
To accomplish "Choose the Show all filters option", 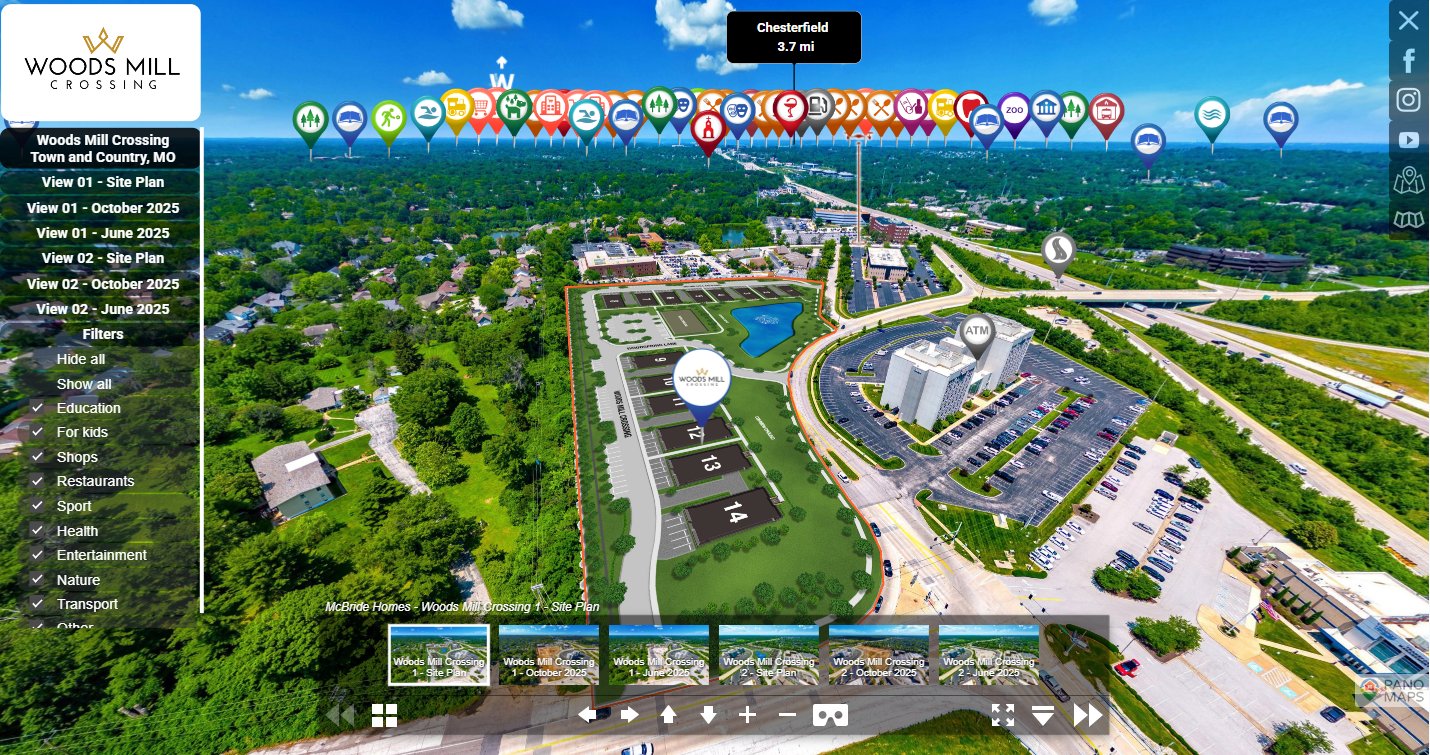I will (84, 384).
